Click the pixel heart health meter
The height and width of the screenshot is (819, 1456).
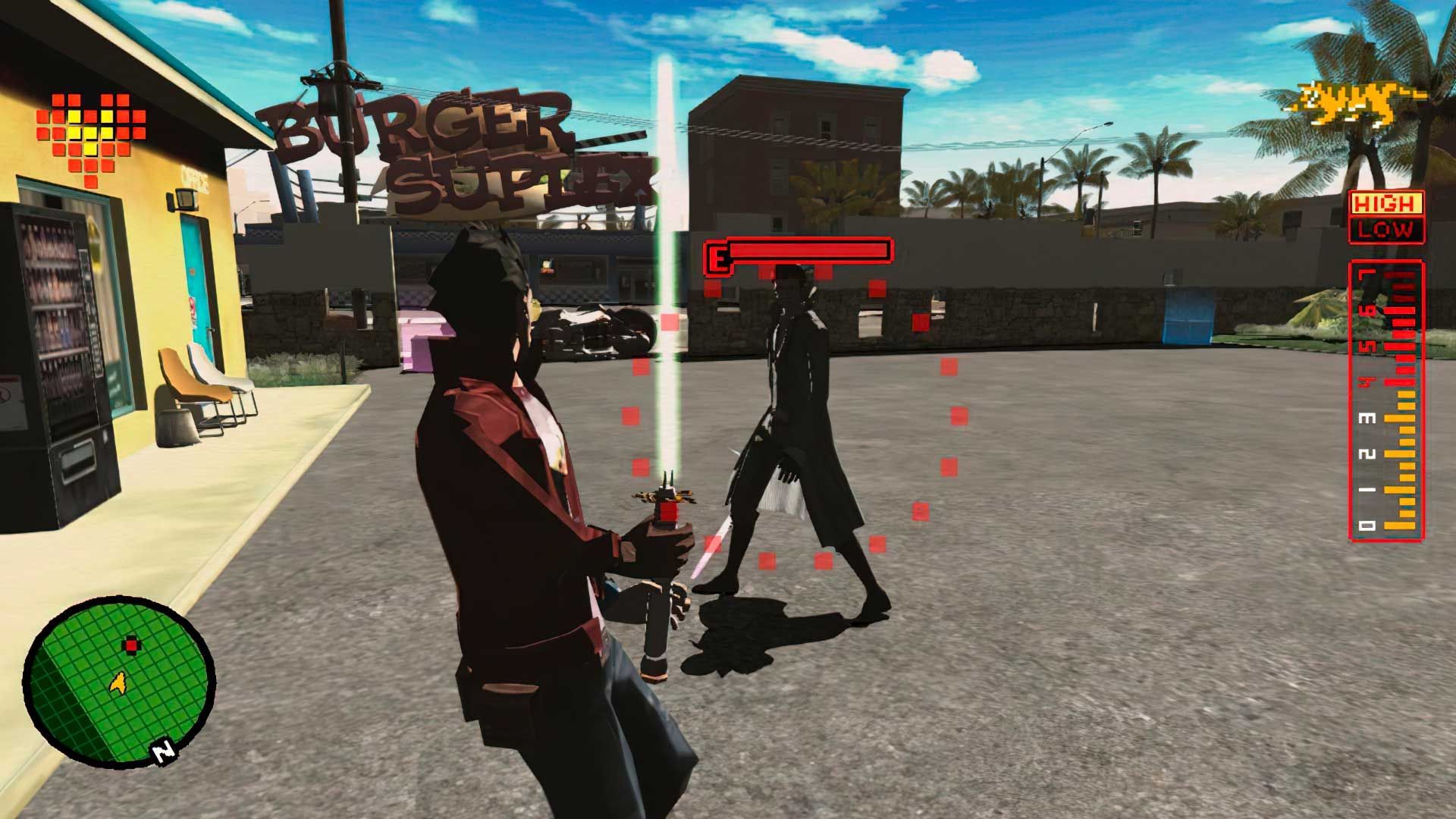point(91,136)
